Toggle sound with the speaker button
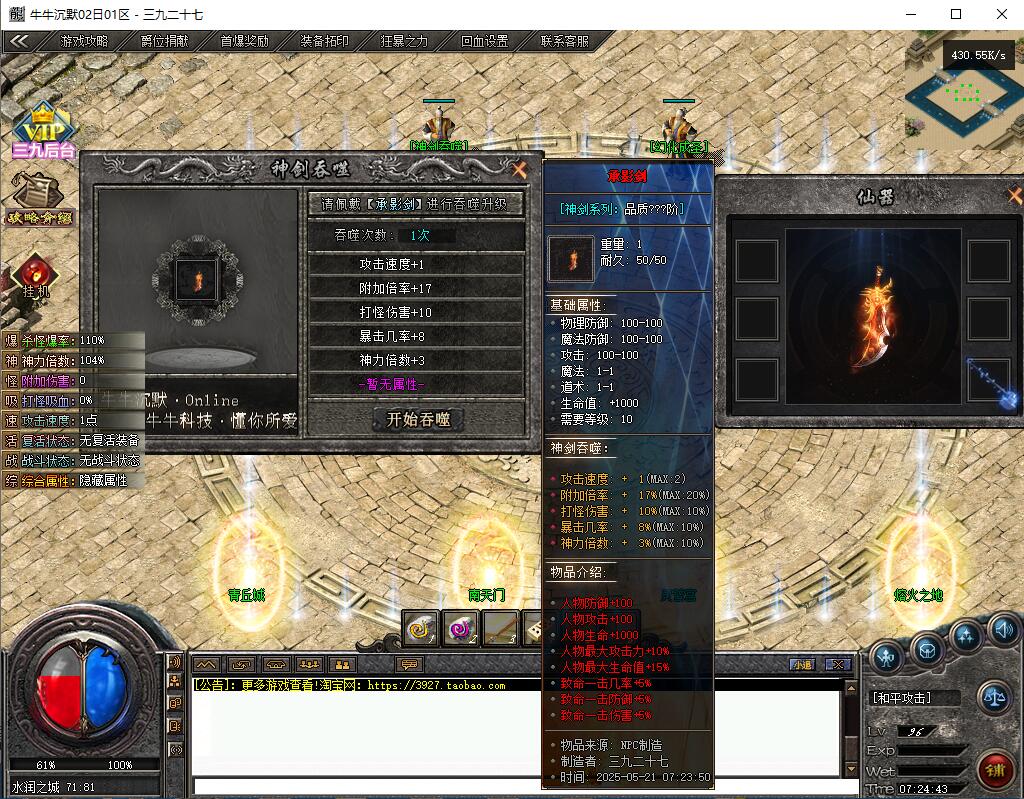This screenshot has width=1024, height=799. pos(1003,630)
